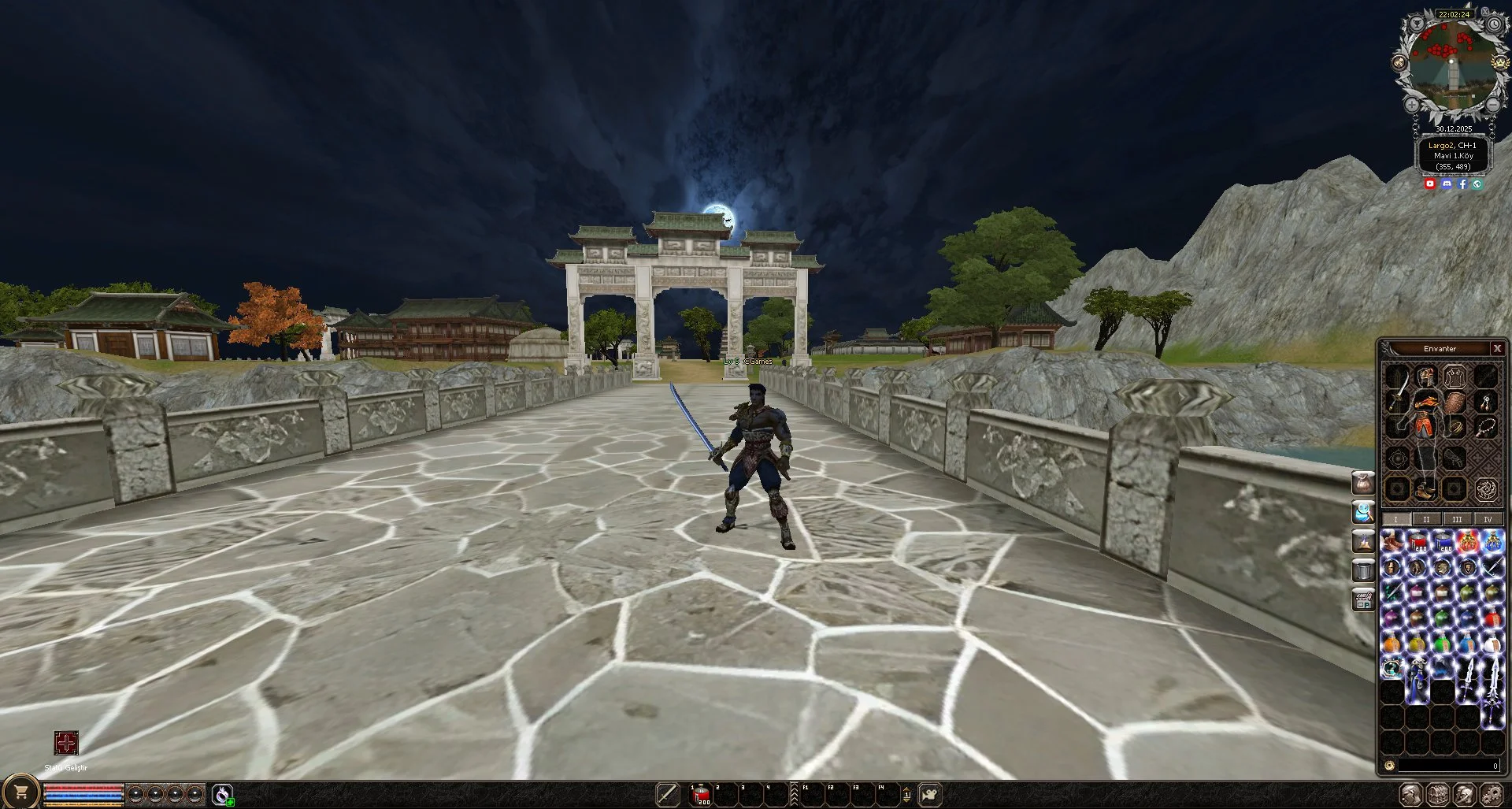Open the item shop cart icon
1512x809 pixels.
(x=22, y=794)
